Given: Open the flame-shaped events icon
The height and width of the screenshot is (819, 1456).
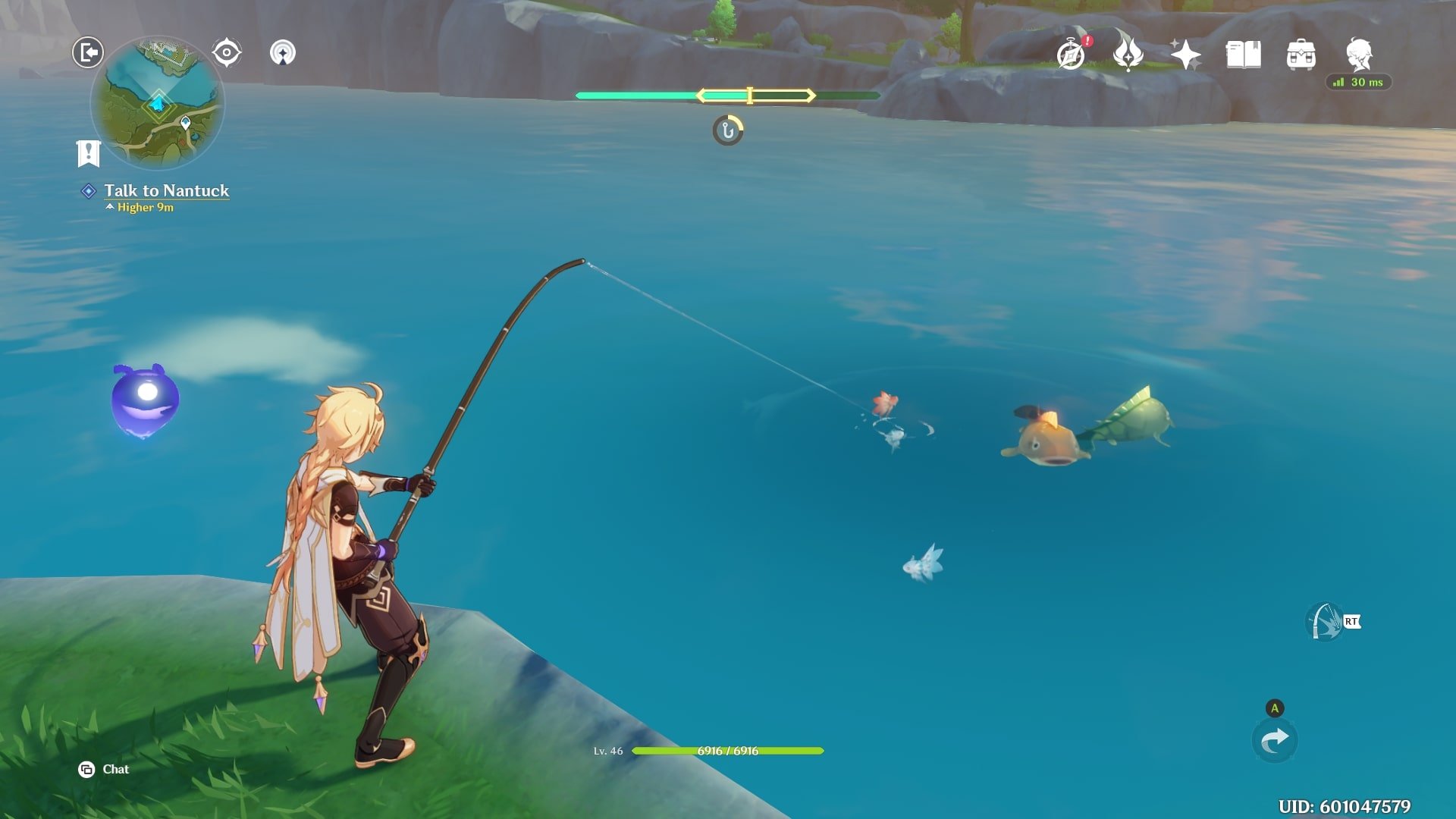Looking at the screenshot, I should [1128, 55].
